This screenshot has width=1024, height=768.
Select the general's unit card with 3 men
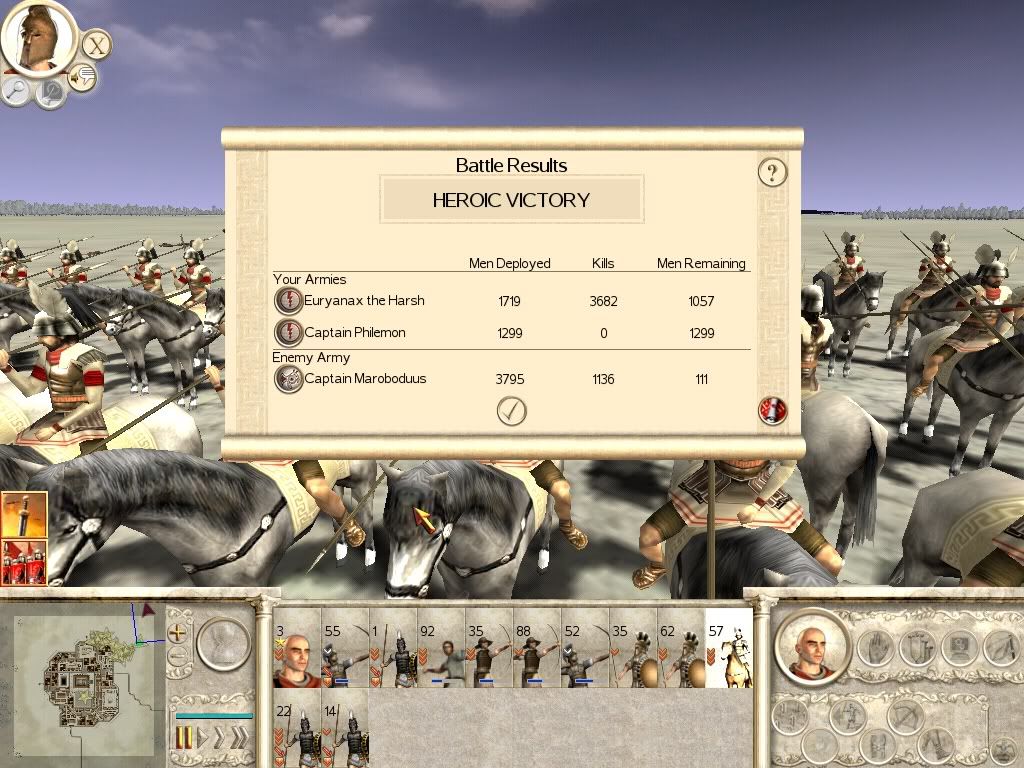296,648
